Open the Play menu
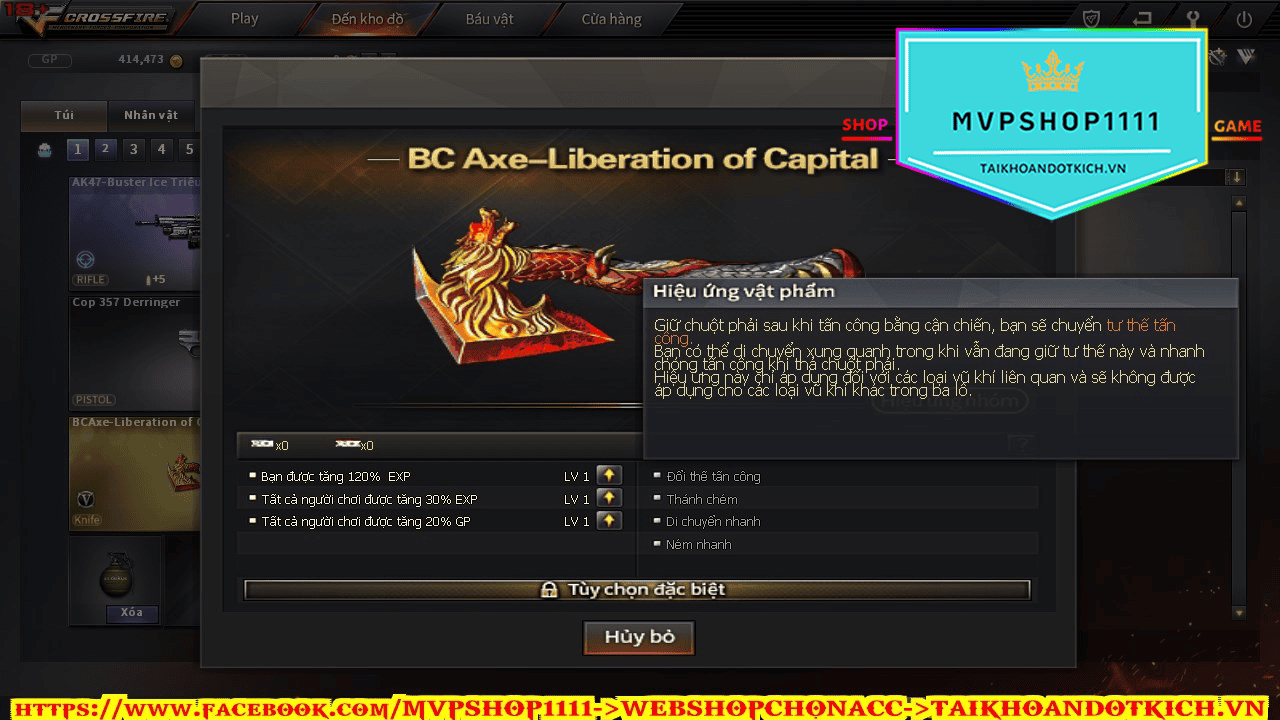The width and height of the screenshot is (1280, 720). (244, 19)
